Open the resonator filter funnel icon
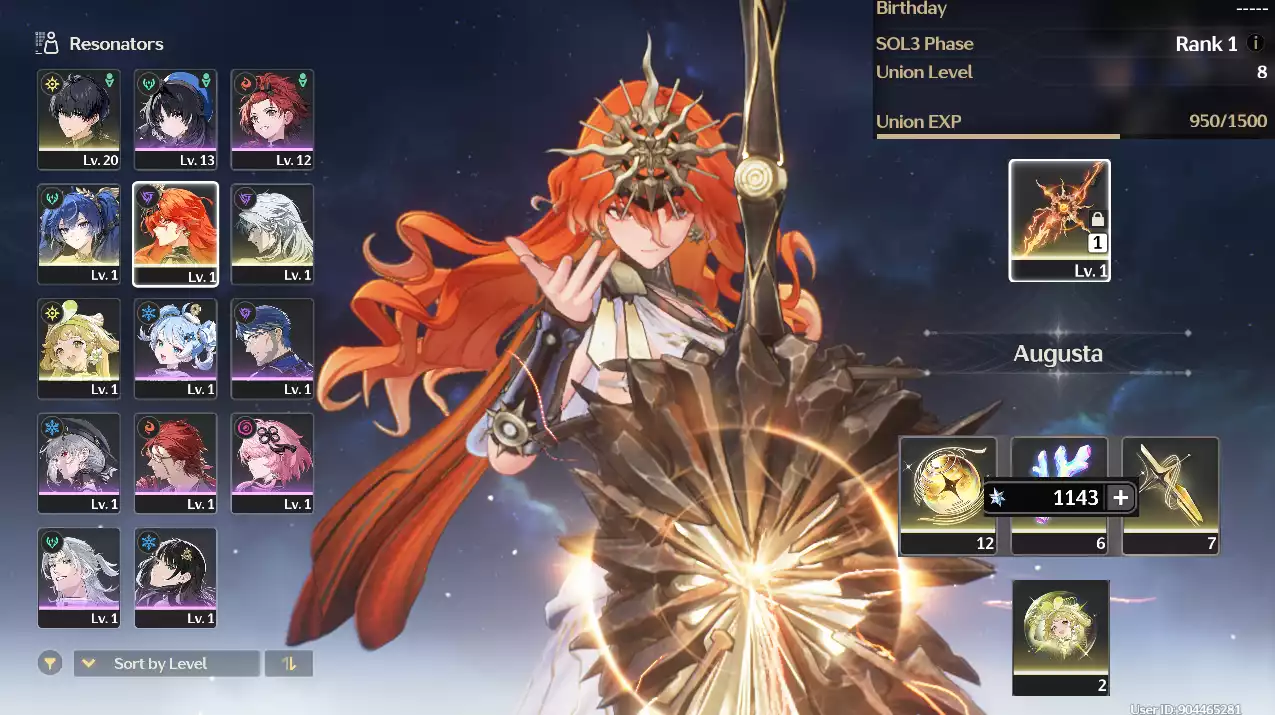Viewport: 1275px width, 715px height. tap(48, 663)
